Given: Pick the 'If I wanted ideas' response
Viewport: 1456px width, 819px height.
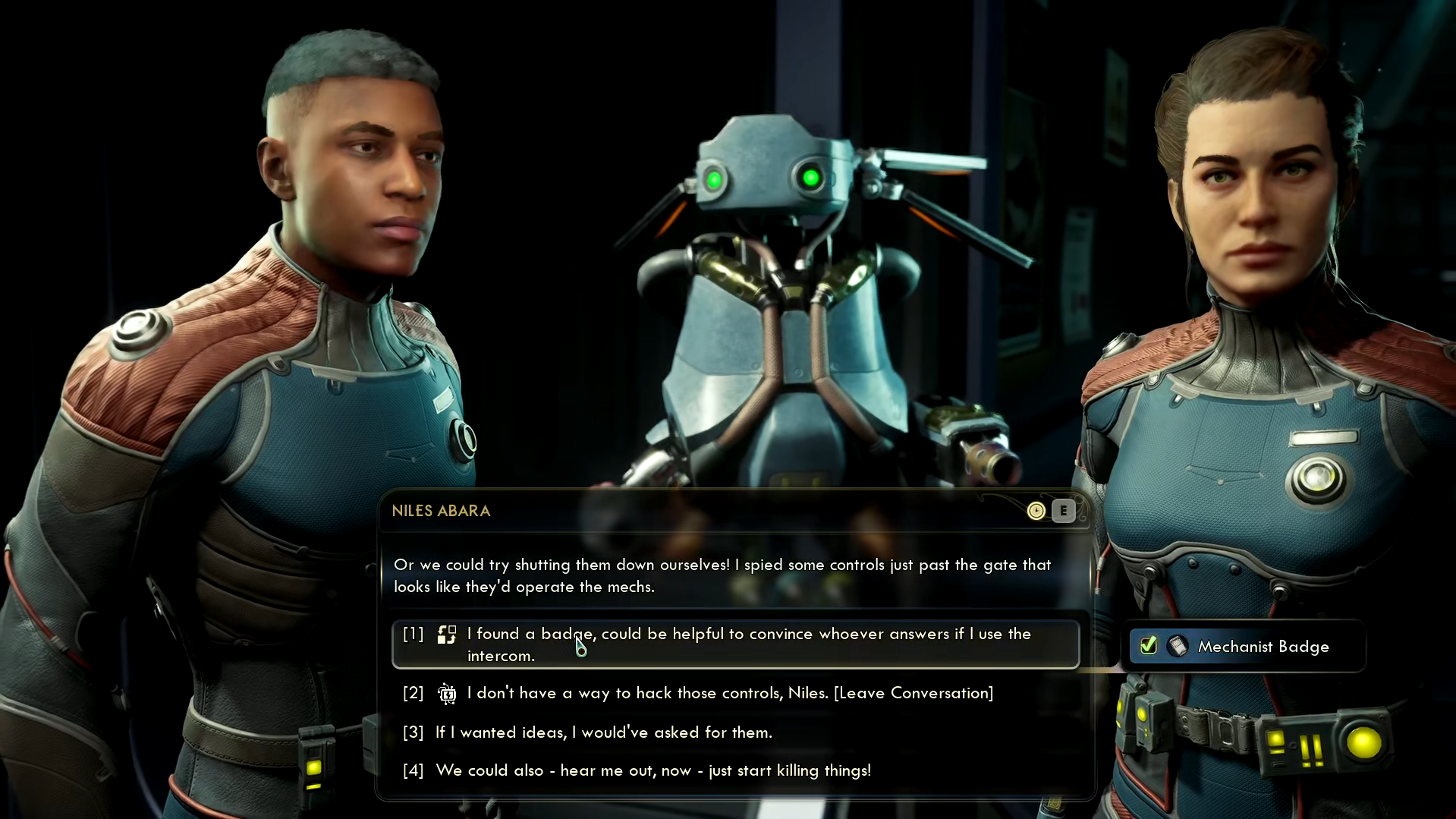Looking at the screenshot, I should 603,732.
